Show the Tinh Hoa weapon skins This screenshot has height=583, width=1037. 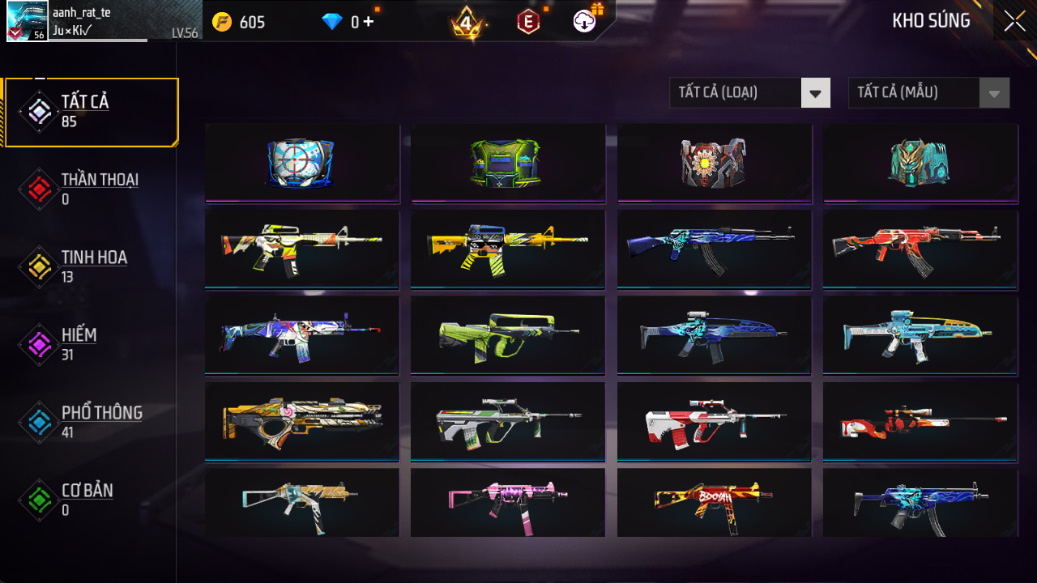click(92, 266)
